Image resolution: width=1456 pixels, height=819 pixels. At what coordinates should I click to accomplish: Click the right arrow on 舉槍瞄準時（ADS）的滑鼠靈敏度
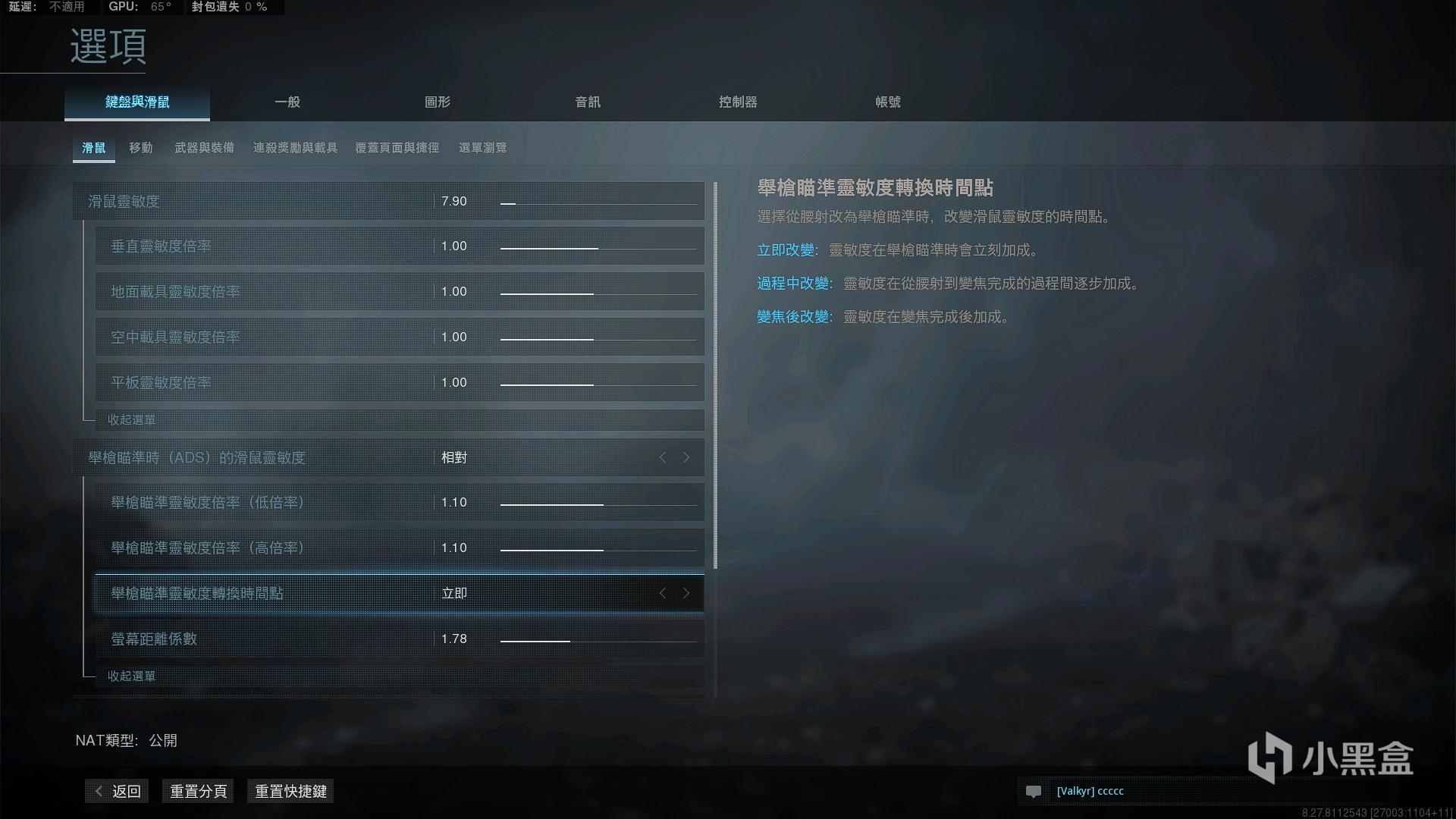[686, 457]
